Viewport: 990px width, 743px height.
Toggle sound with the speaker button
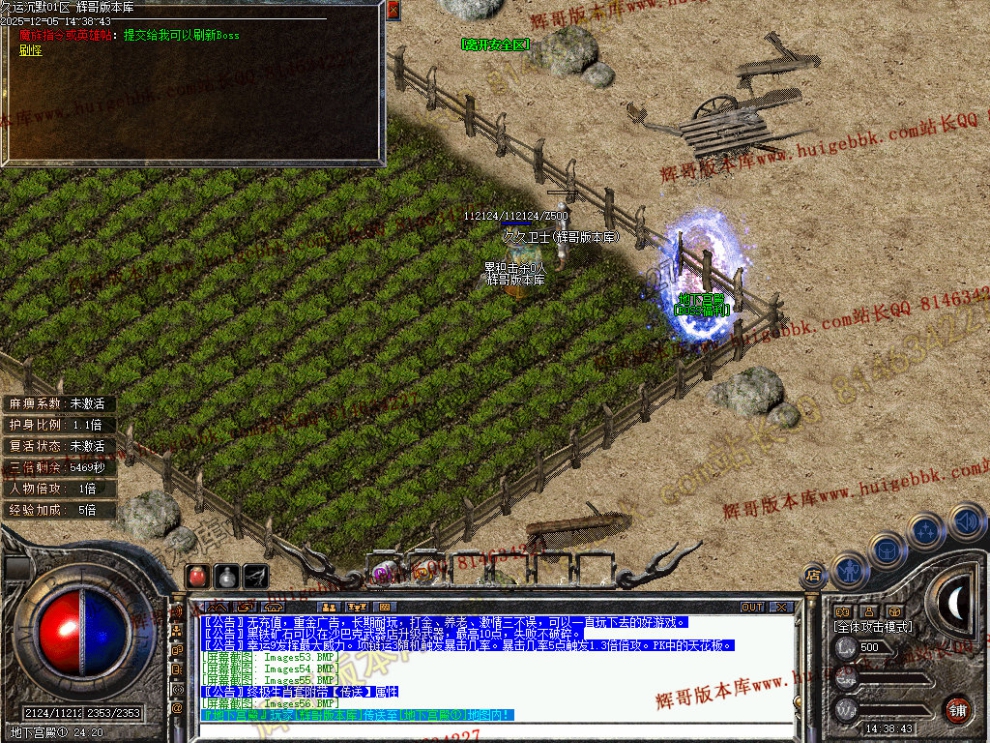(x=966, y=521)
